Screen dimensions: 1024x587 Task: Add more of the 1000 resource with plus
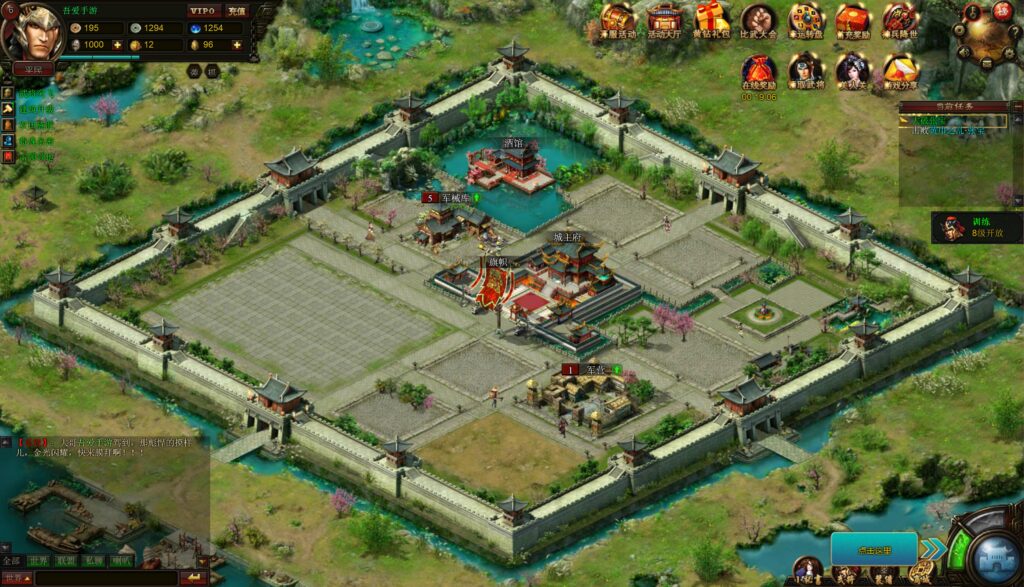pos(117,45)
